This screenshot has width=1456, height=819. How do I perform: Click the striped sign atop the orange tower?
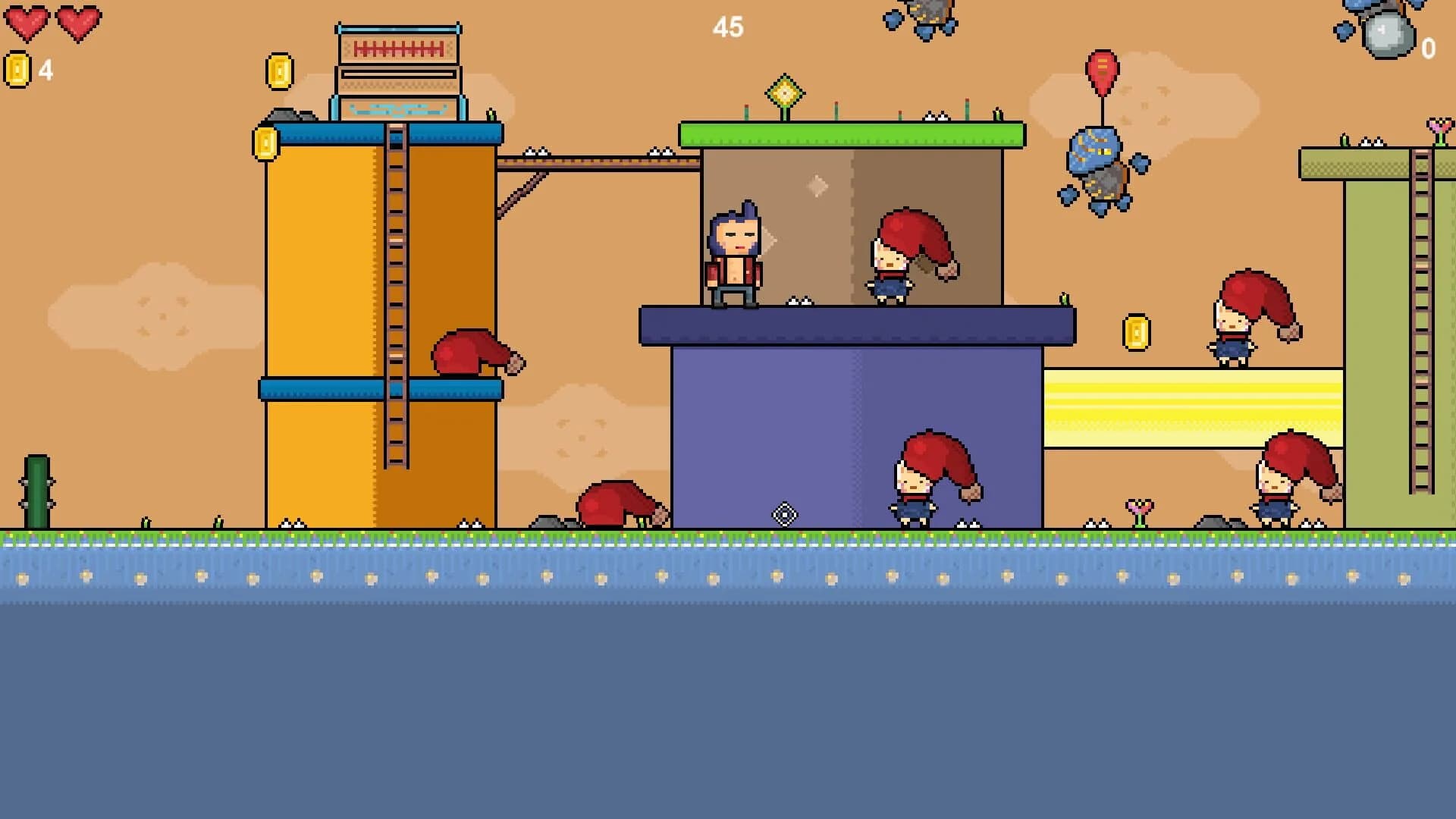[x=397, y=49]
